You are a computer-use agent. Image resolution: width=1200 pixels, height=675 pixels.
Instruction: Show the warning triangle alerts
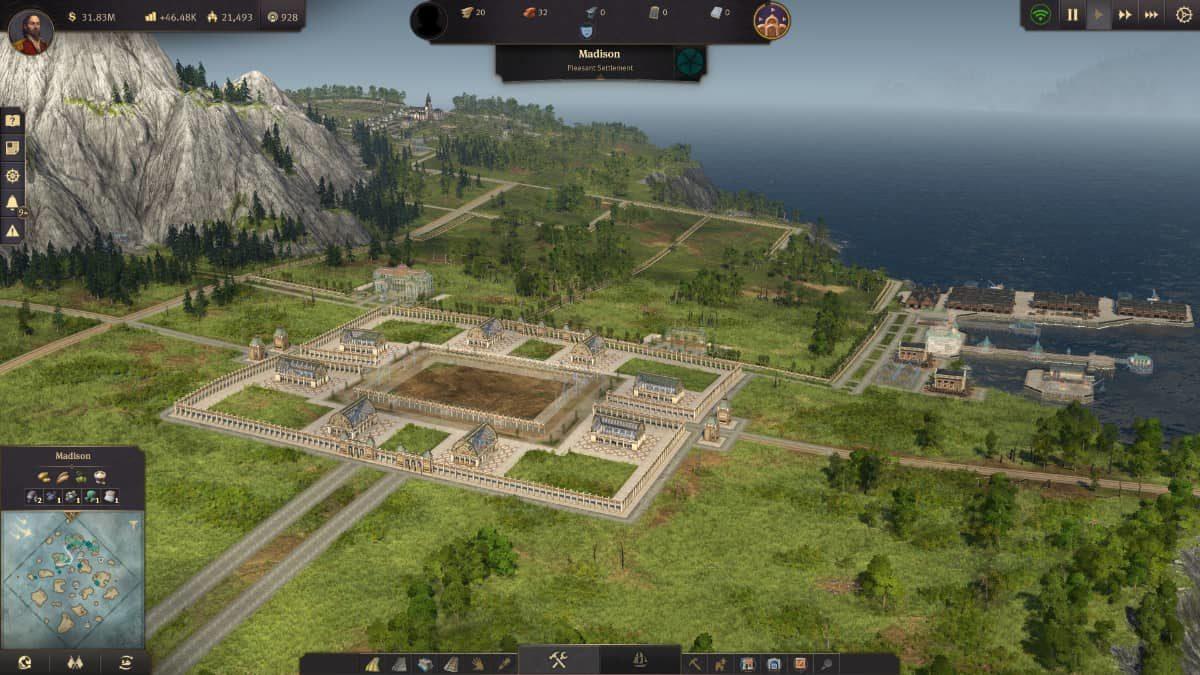pos(12,231)
